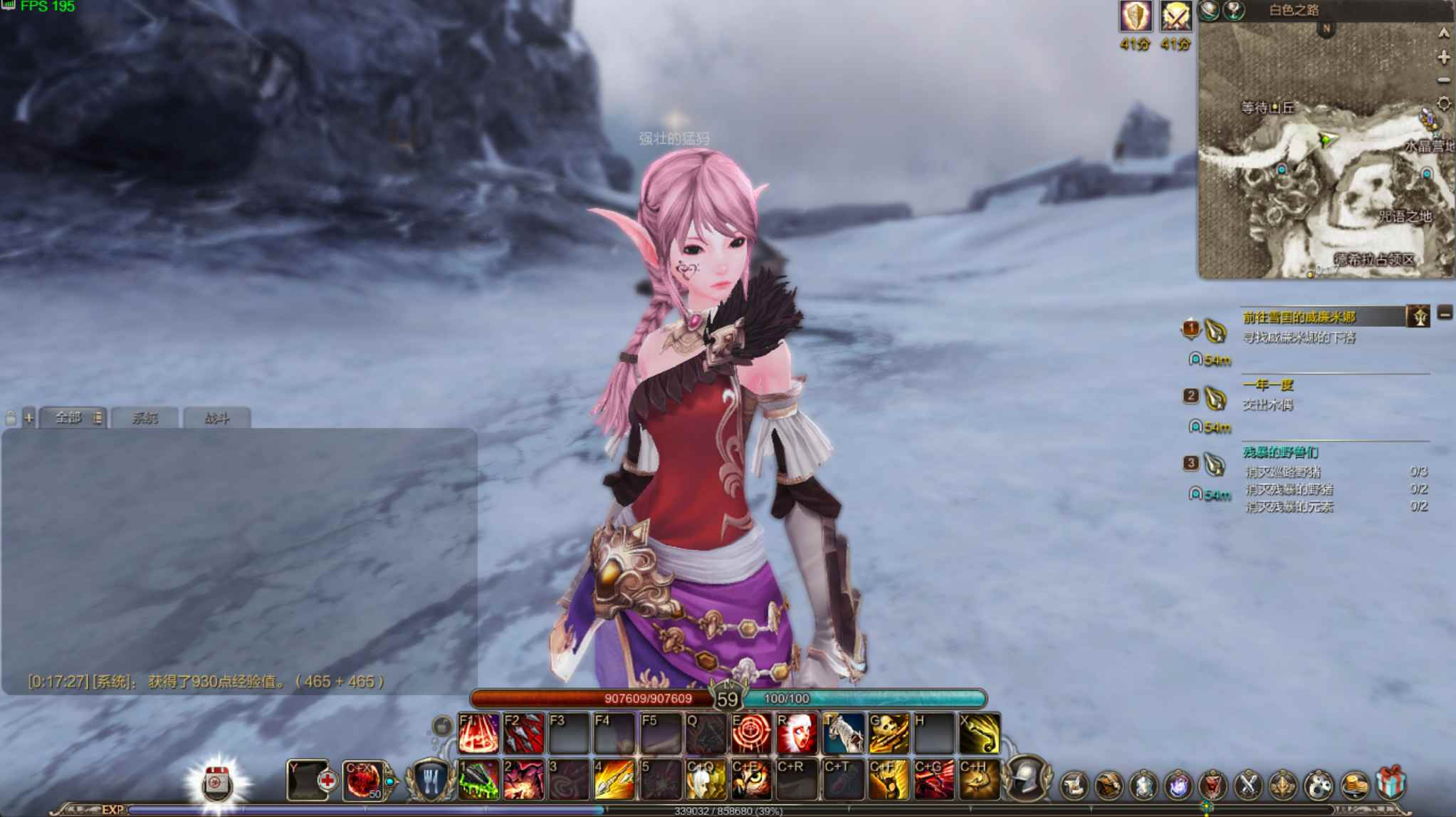Click the gear icon beside the minimap
Screen dimensions: 1456x817
[x=1443, y=104]
